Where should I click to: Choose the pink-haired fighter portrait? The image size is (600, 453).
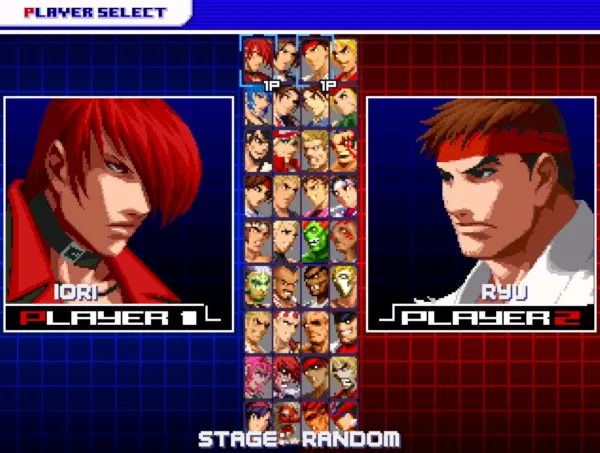tap(259, 372)
